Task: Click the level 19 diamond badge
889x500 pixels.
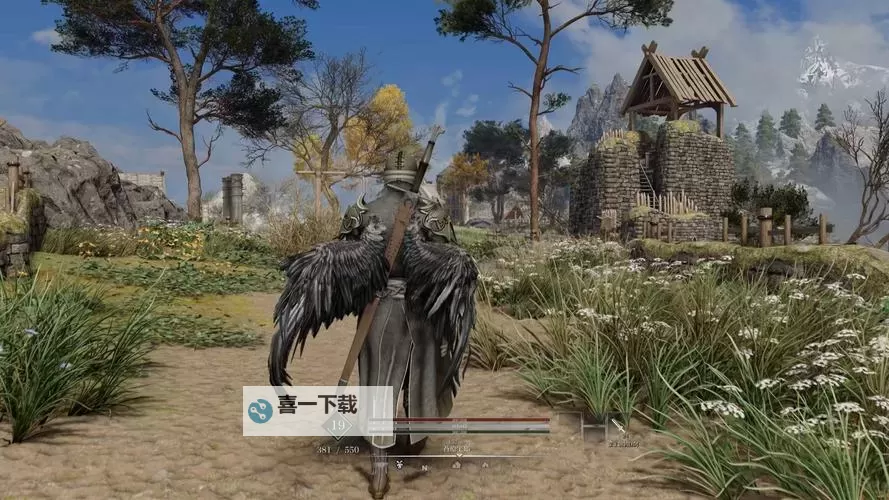Action: (x=337, y=424)
